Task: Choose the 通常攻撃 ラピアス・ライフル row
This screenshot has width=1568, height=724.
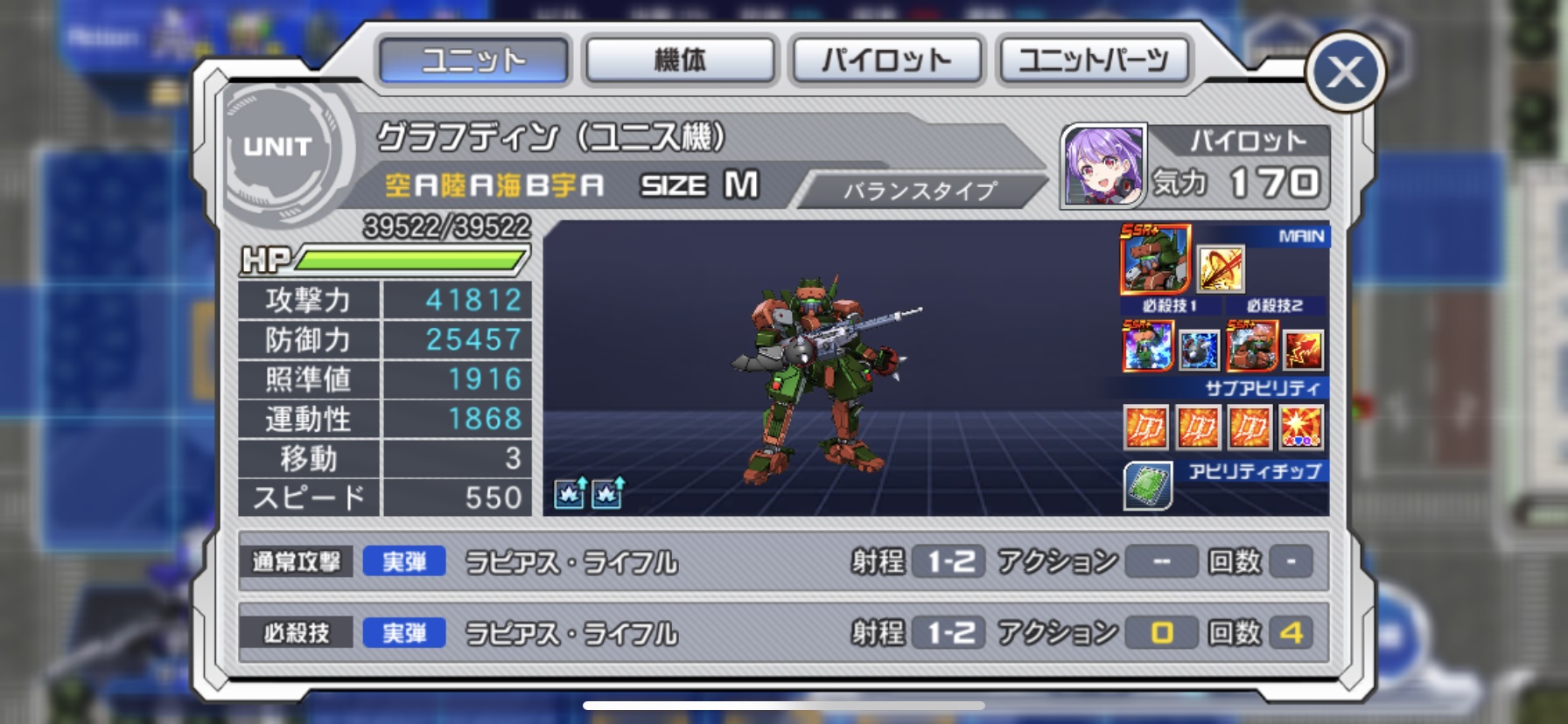Action: click(783, 561)
